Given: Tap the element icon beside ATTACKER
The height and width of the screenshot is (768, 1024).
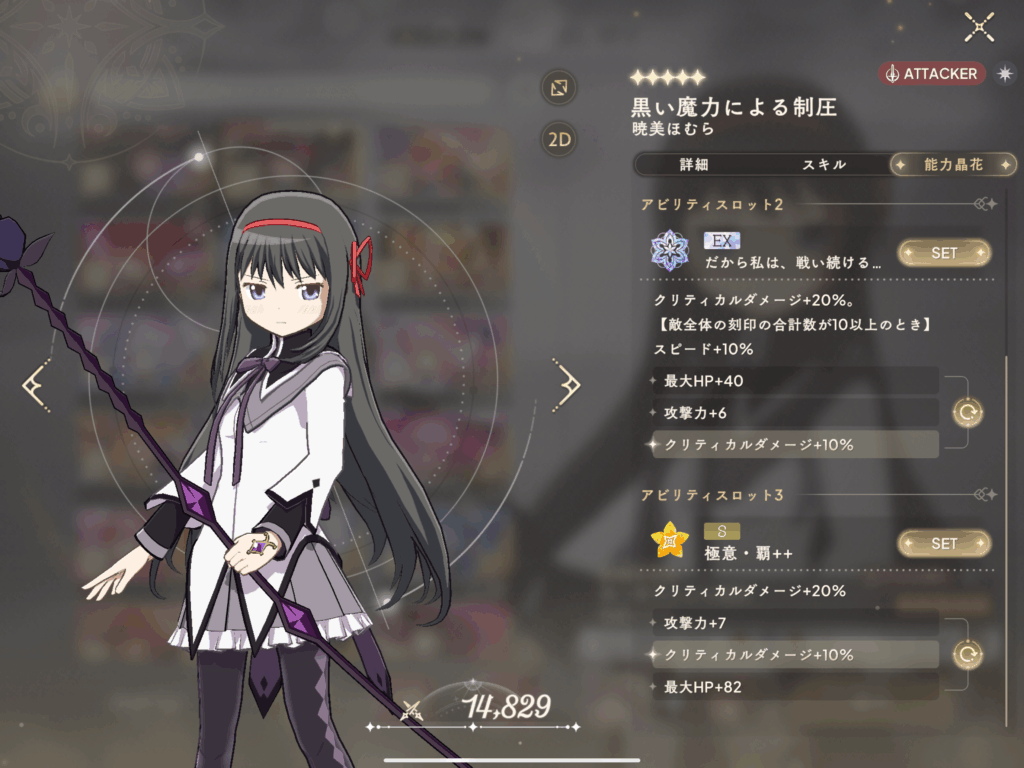Looking at the screenshot, I should pyautogui.click(x=1003, y=74).
